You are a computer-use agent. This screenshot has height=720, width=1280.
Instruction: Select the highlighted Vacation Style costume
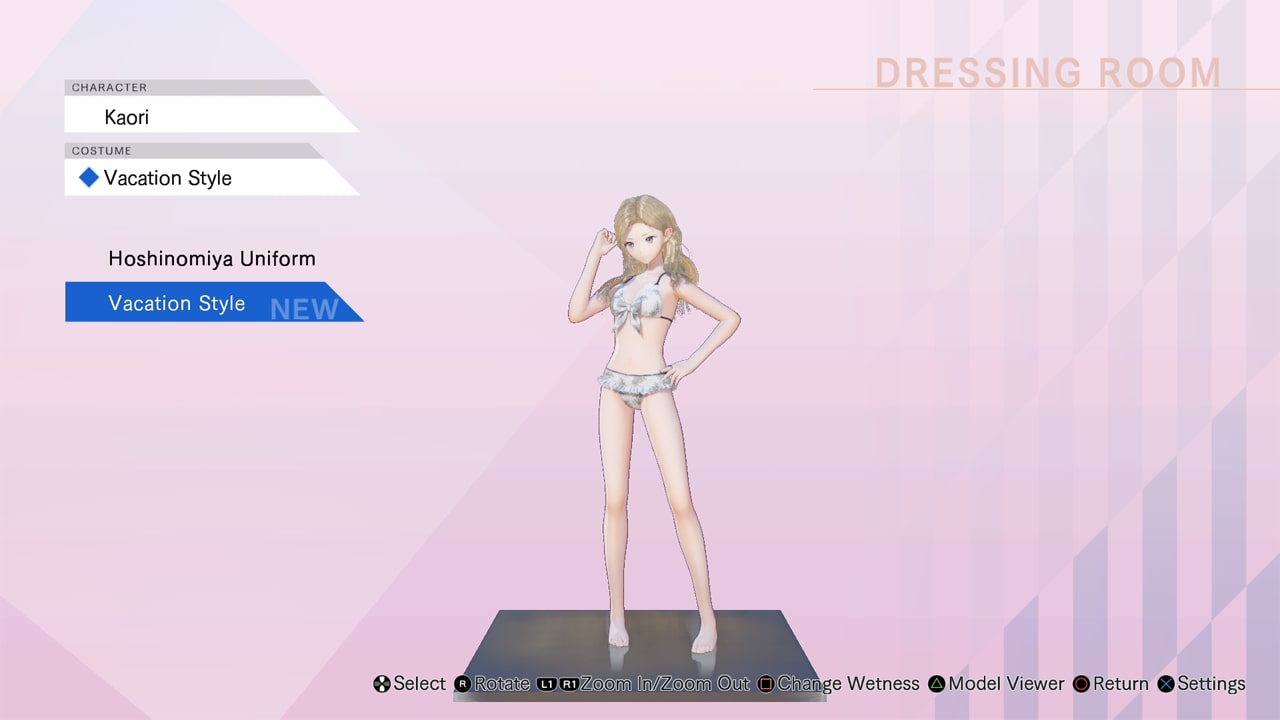coord(176,302)
